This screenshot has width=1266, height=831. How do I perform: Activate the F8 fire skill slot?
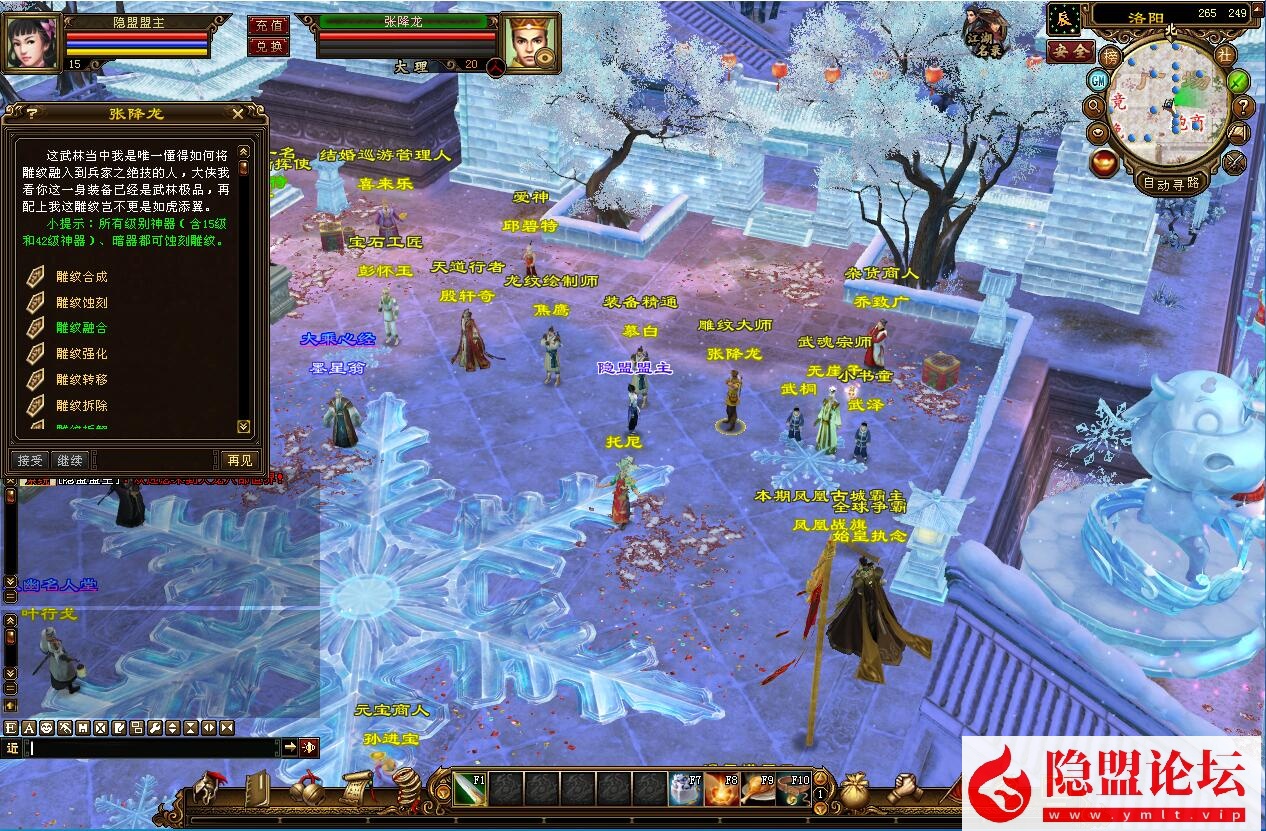pos(722,790)
